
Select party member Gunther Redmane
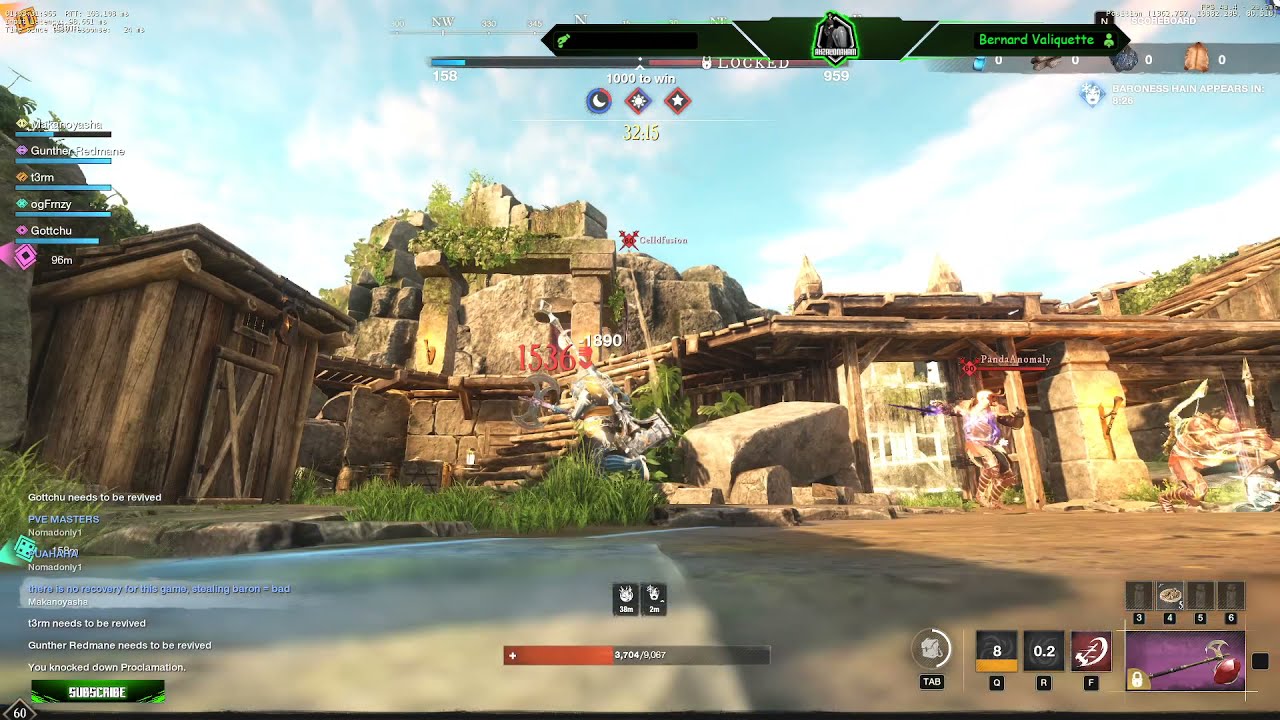(76, 151)
